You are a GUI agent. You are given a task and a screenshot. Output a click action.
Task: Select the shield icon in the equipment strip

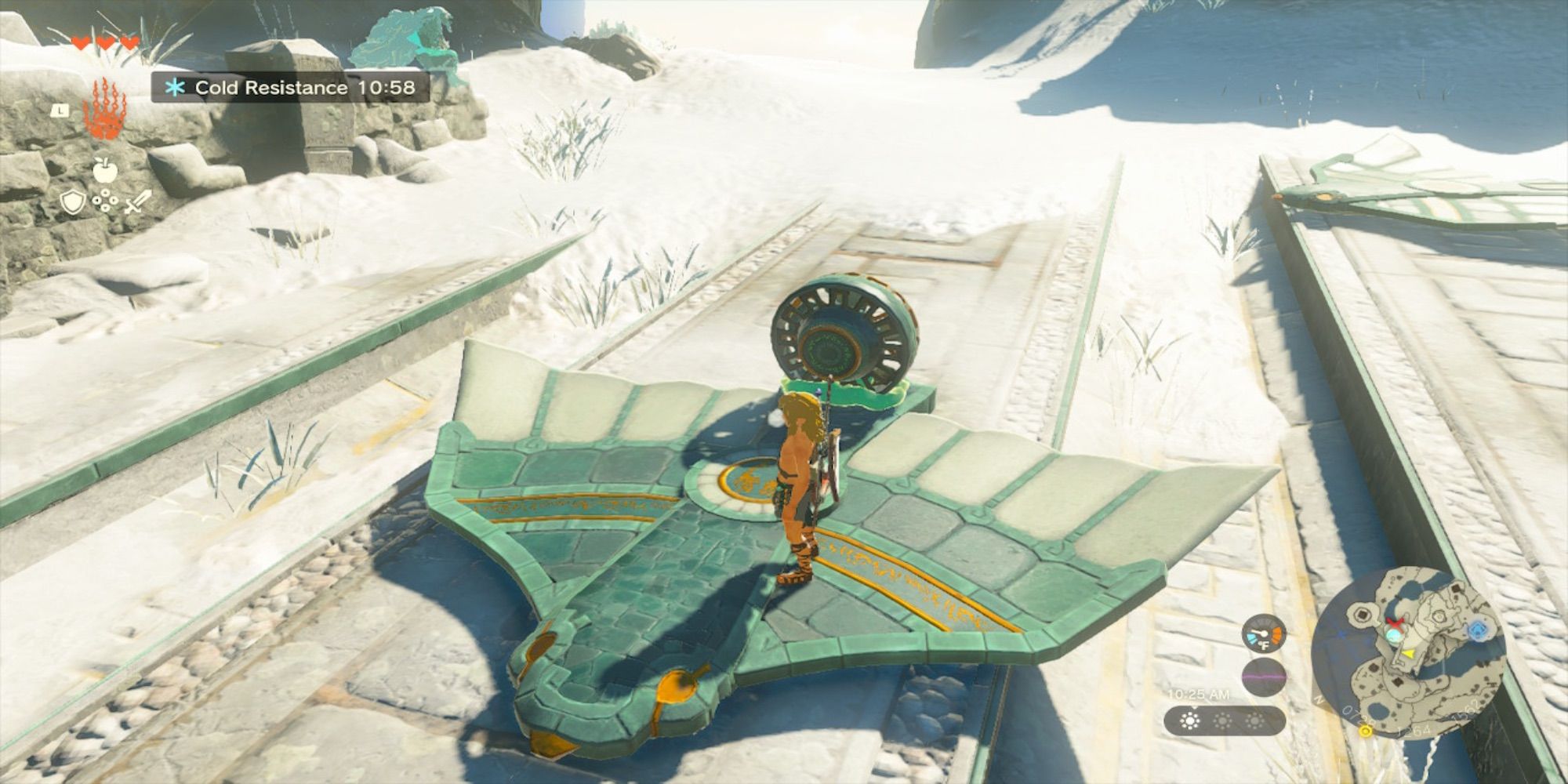(x=73, y=202)
